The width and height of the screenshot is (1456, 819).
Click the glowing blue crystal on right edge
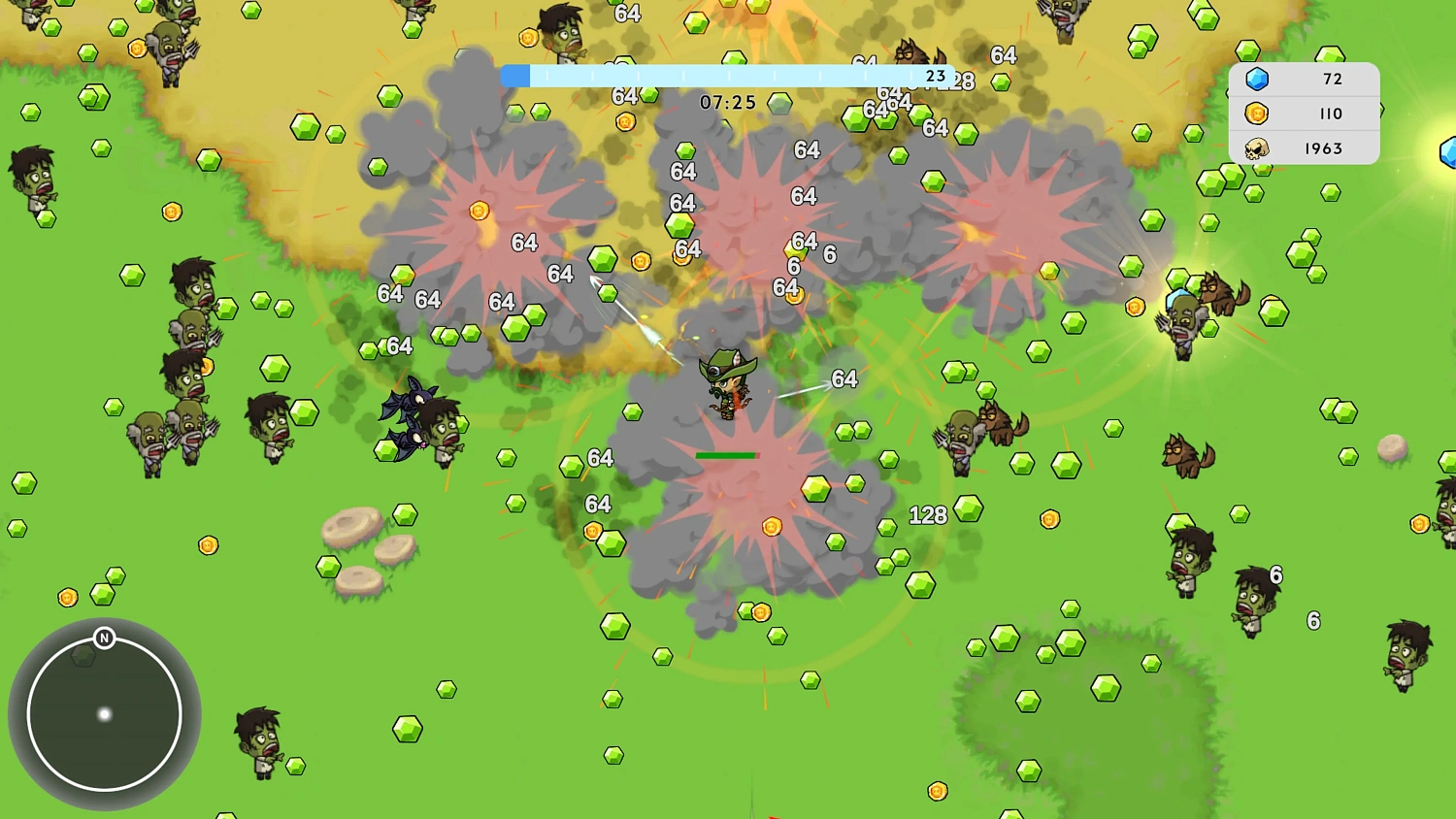[x=1448, y=150]
